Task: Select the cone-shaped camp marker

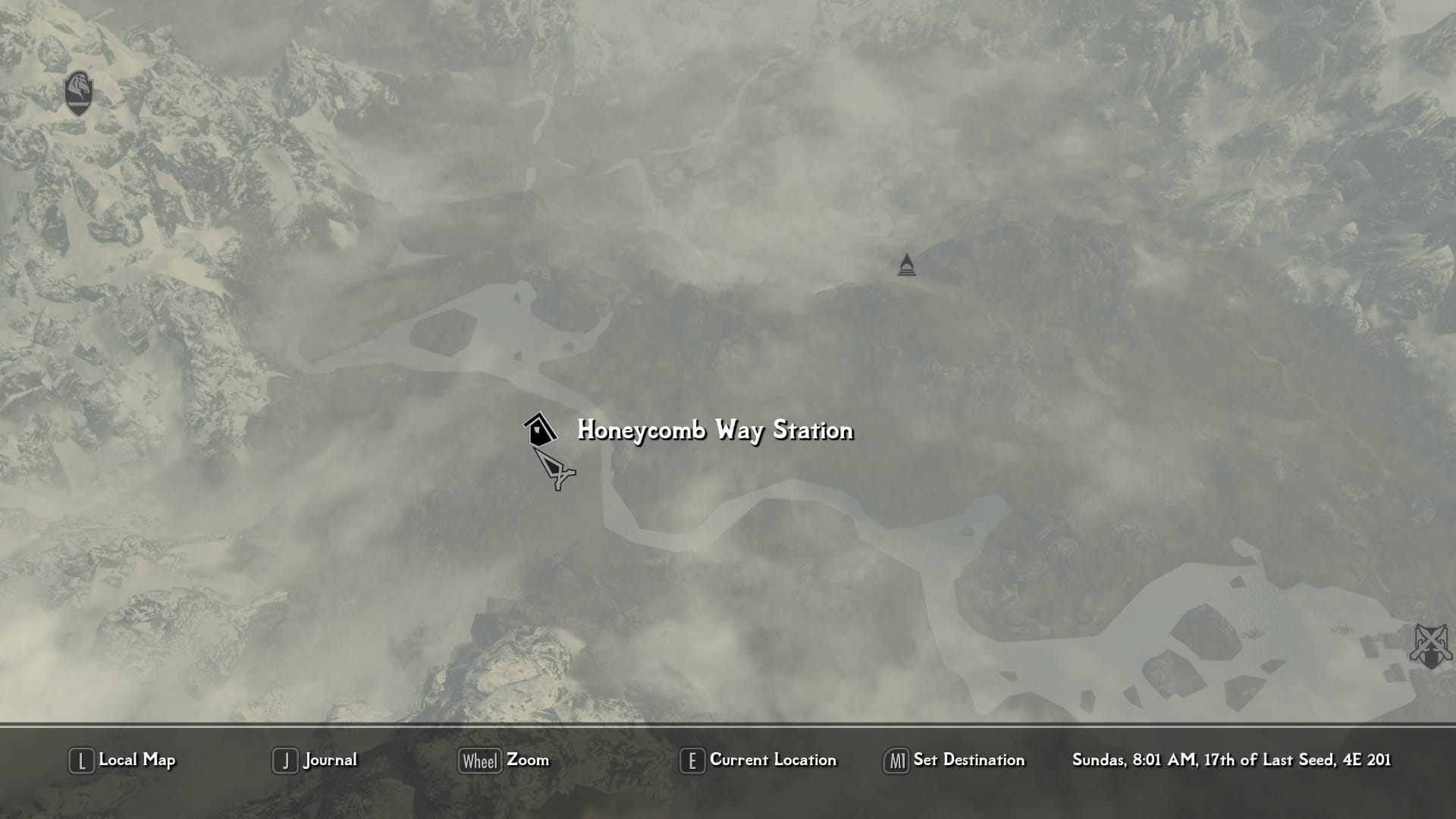Action: 906,265
